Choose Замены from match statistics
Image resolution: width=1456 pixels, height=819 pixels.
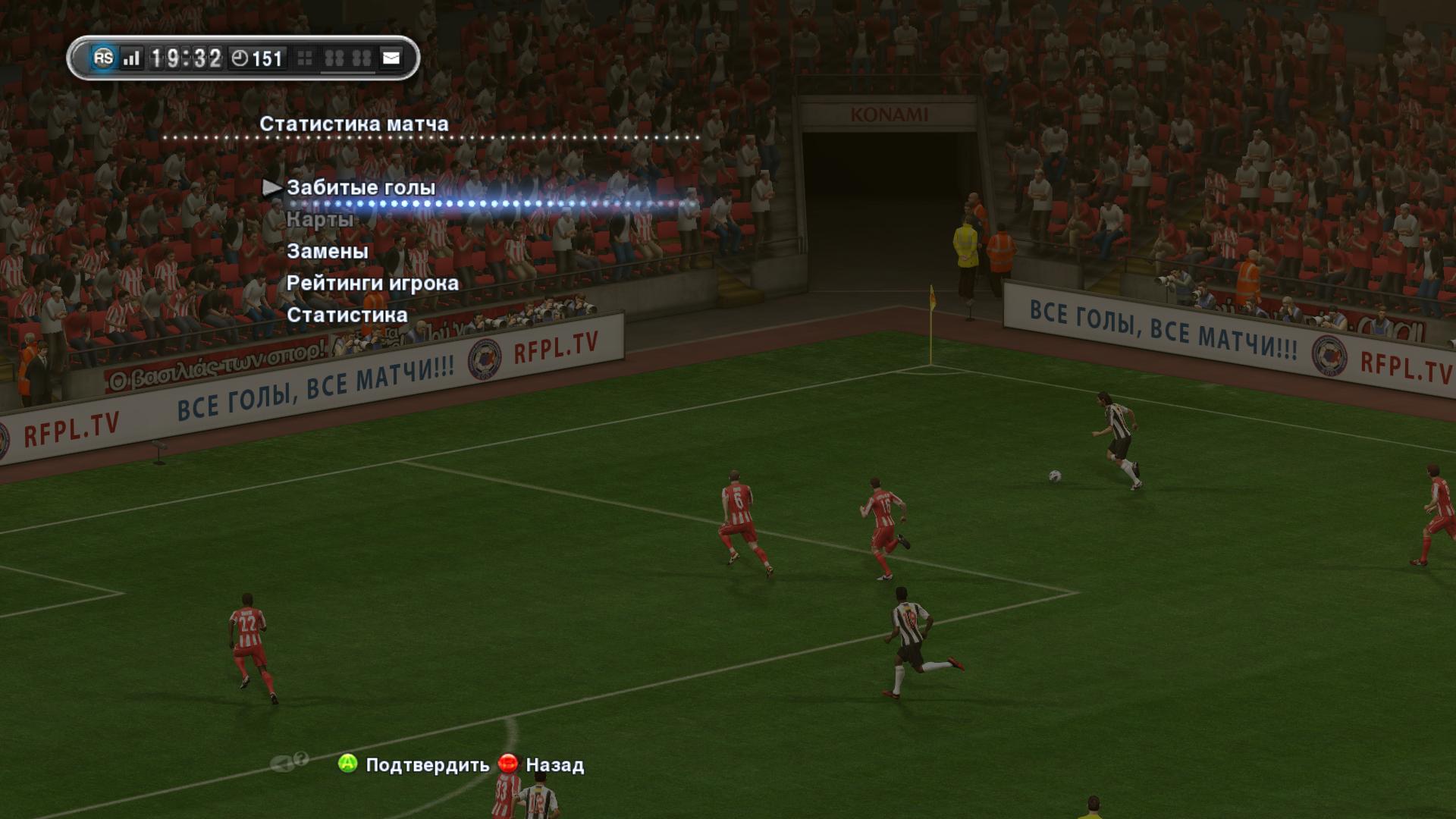click(328, 251)
